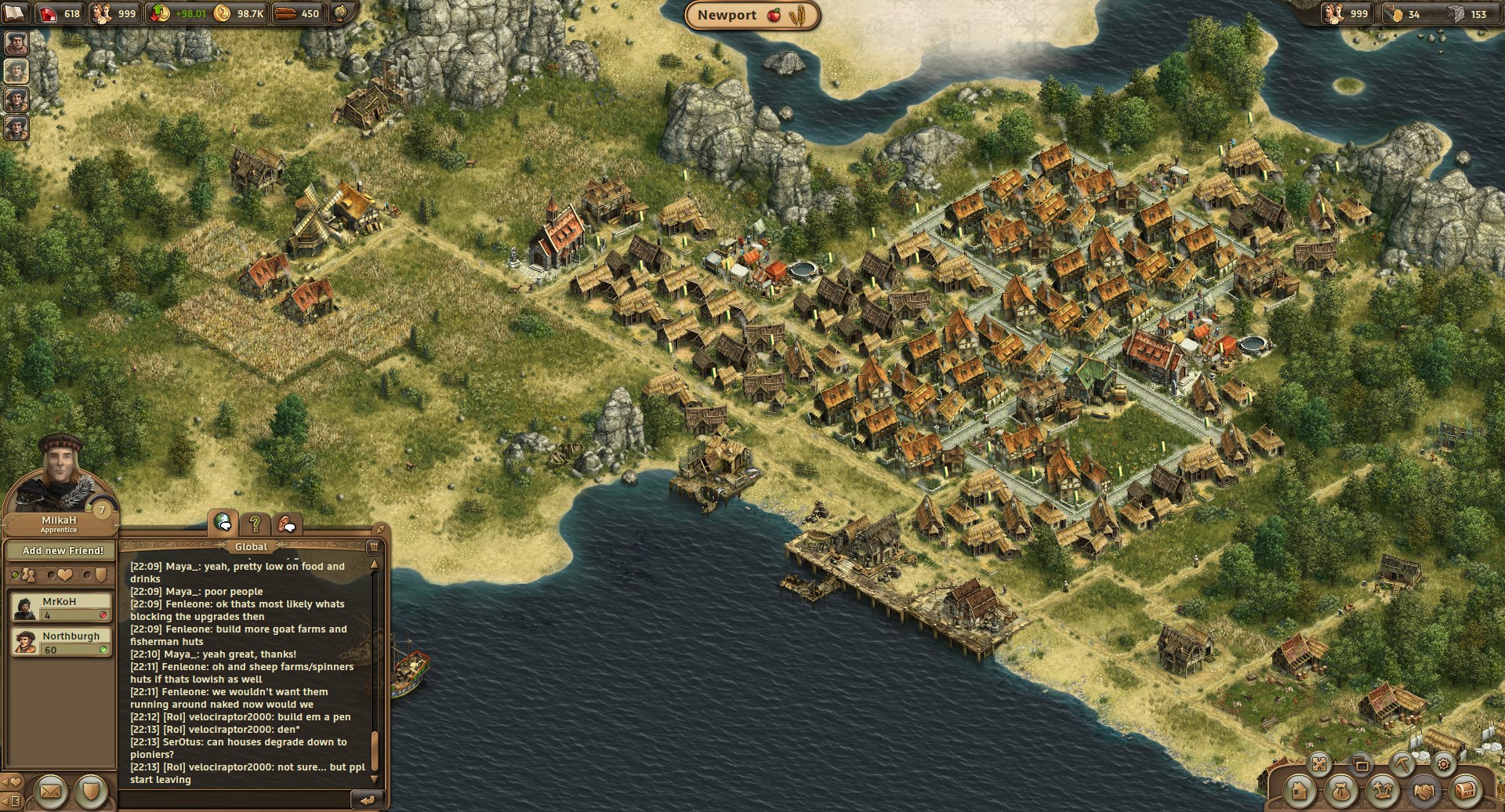Click Add new Friend! button
Screen dimensions: 1505x812
pyautogui.click(x=63, y=550)
